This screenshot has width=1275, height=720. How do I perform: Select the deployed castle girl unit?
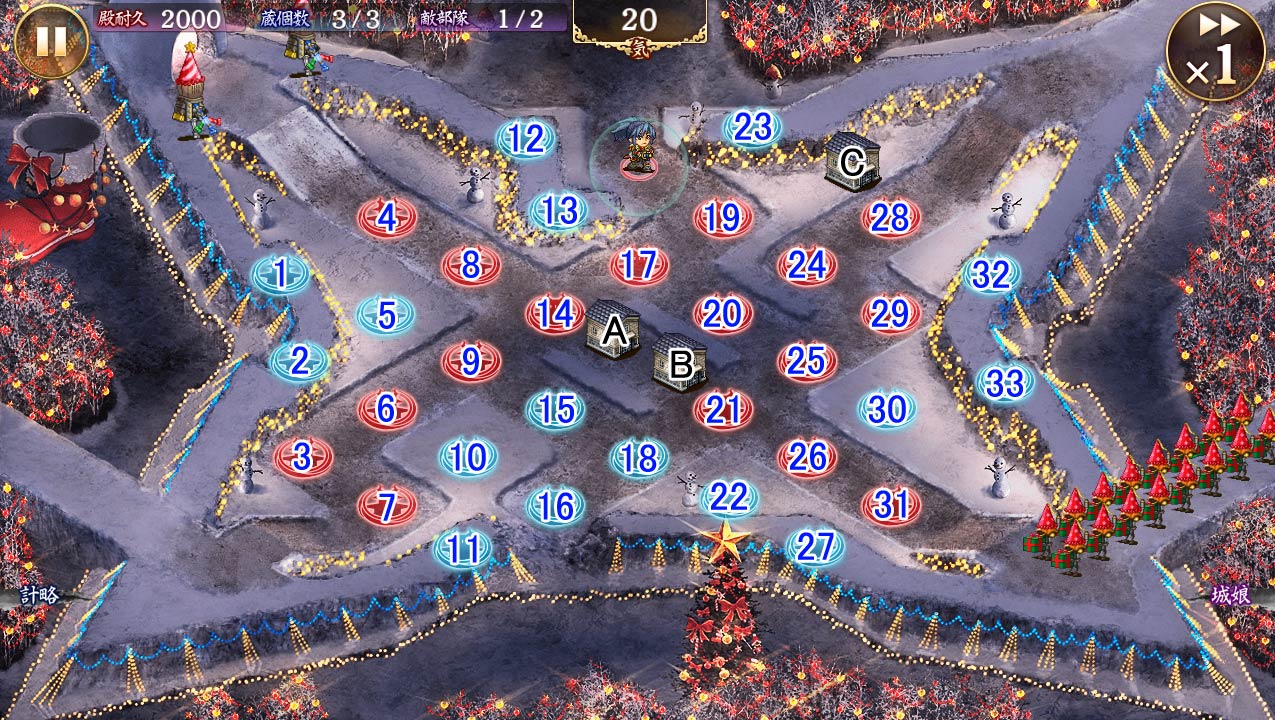639,150
